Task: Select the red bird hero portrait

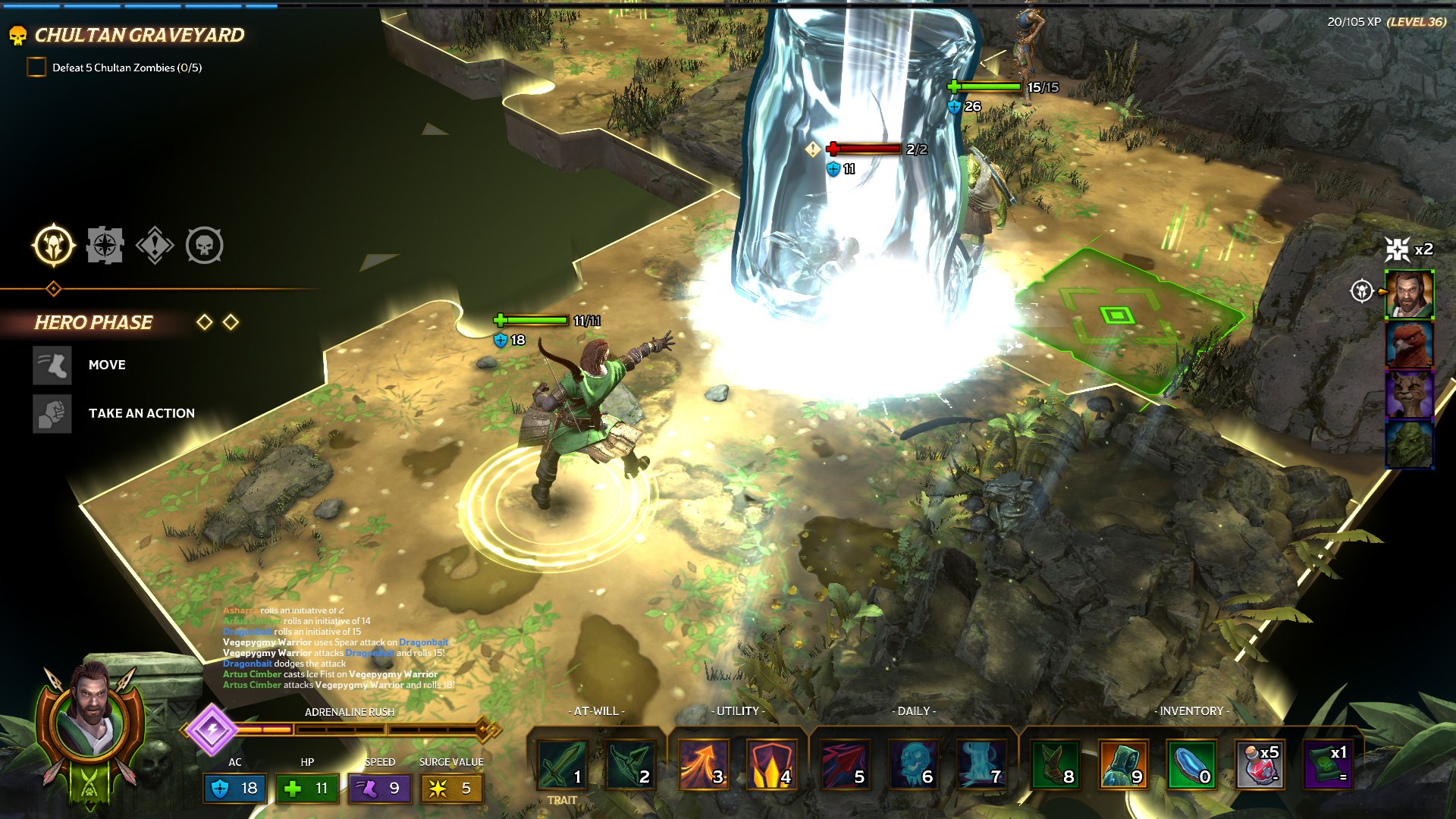Action: (1409, 344)
